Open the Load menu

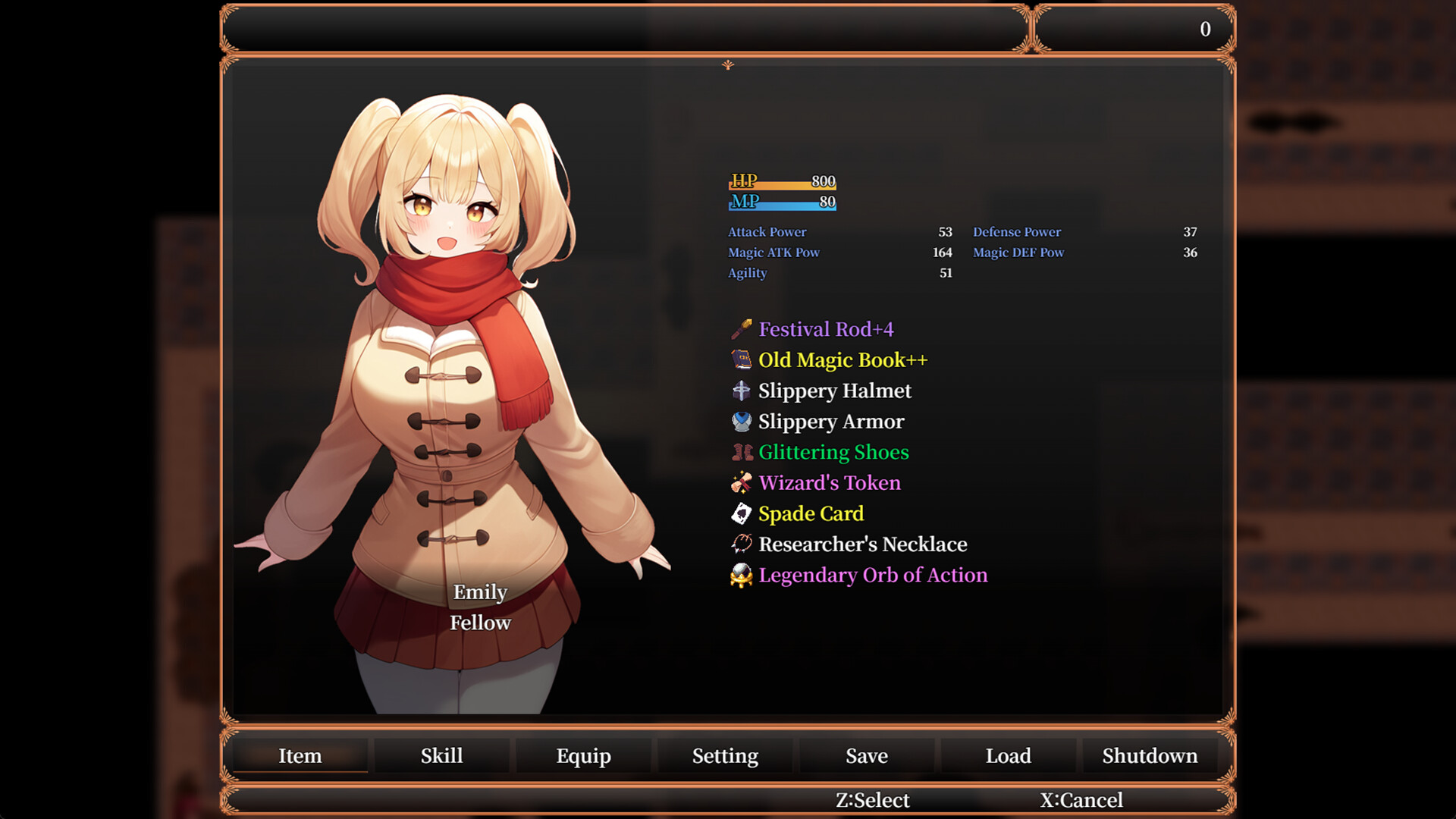pyautogui.click(x=1008, y=755)
